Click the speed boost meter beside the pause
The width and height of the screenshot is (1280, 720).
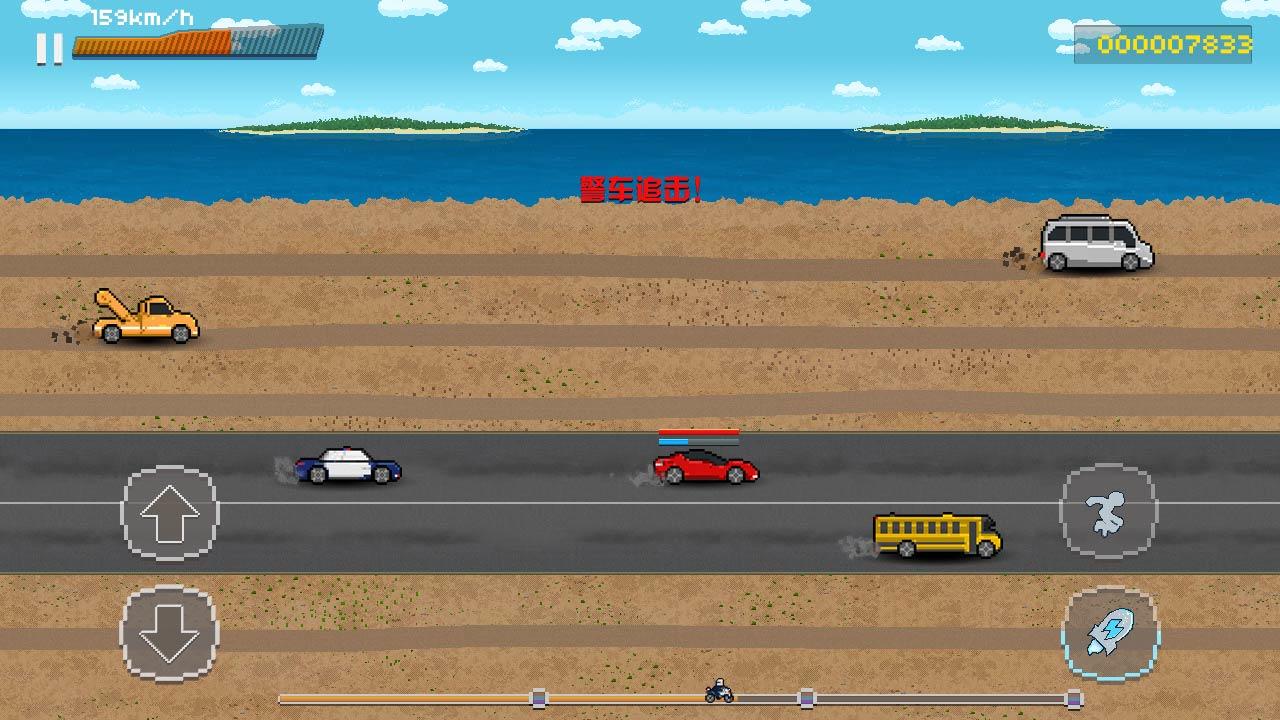pyautogui.click(x=197, y=44)
